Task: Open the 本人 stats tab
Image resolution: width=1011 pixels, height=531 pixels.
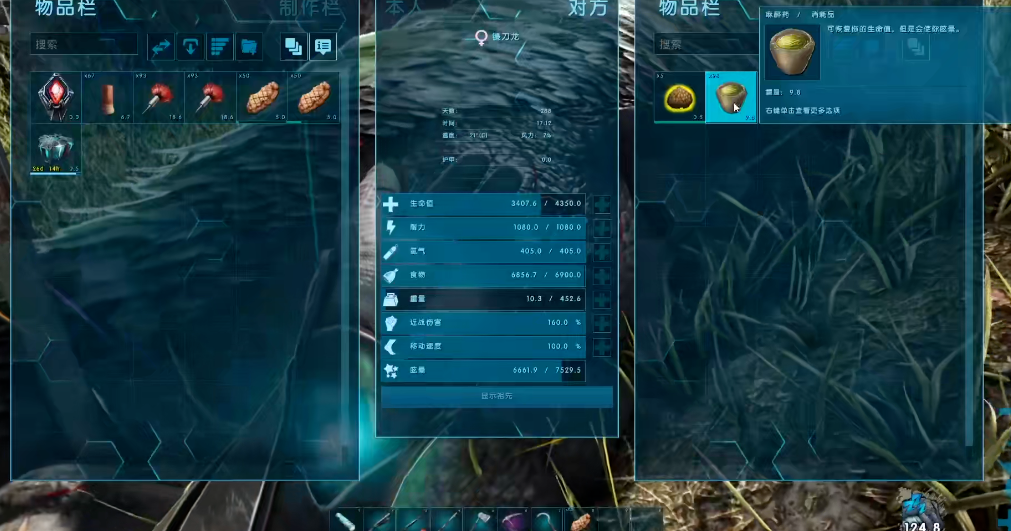Action: (x=403, y=8)
